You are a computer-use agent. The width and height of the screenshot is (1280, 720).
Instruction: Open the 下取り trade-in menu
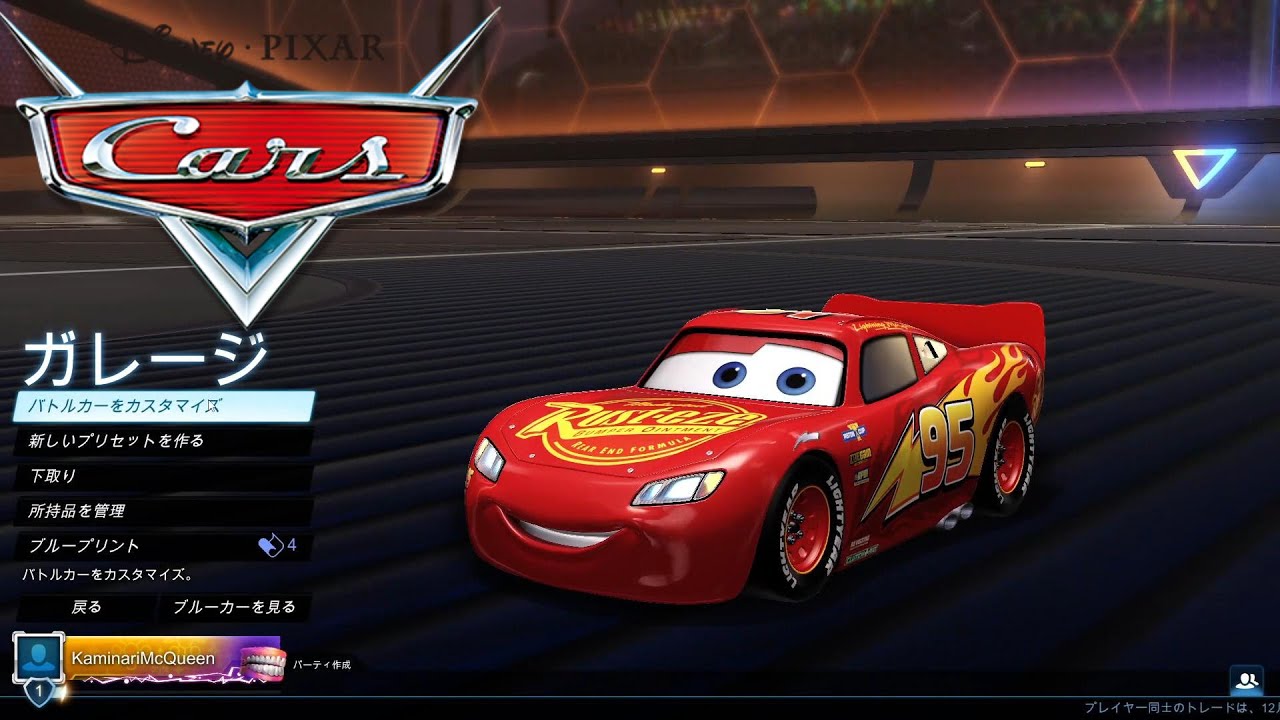tap(163, 476)
